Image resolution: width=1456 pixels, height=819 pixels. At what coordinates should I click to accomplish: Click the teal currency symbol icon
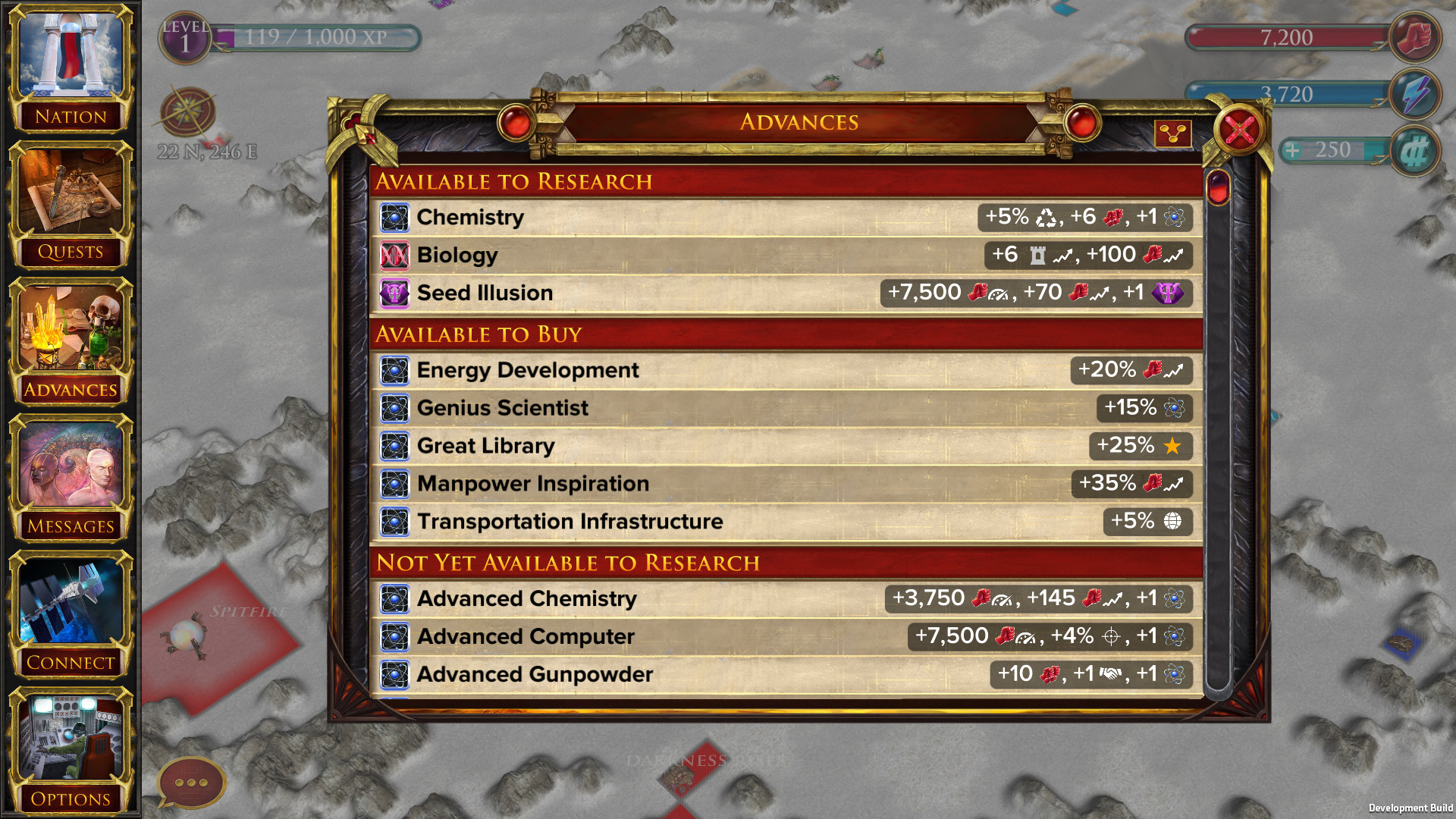coord(1417,152)
